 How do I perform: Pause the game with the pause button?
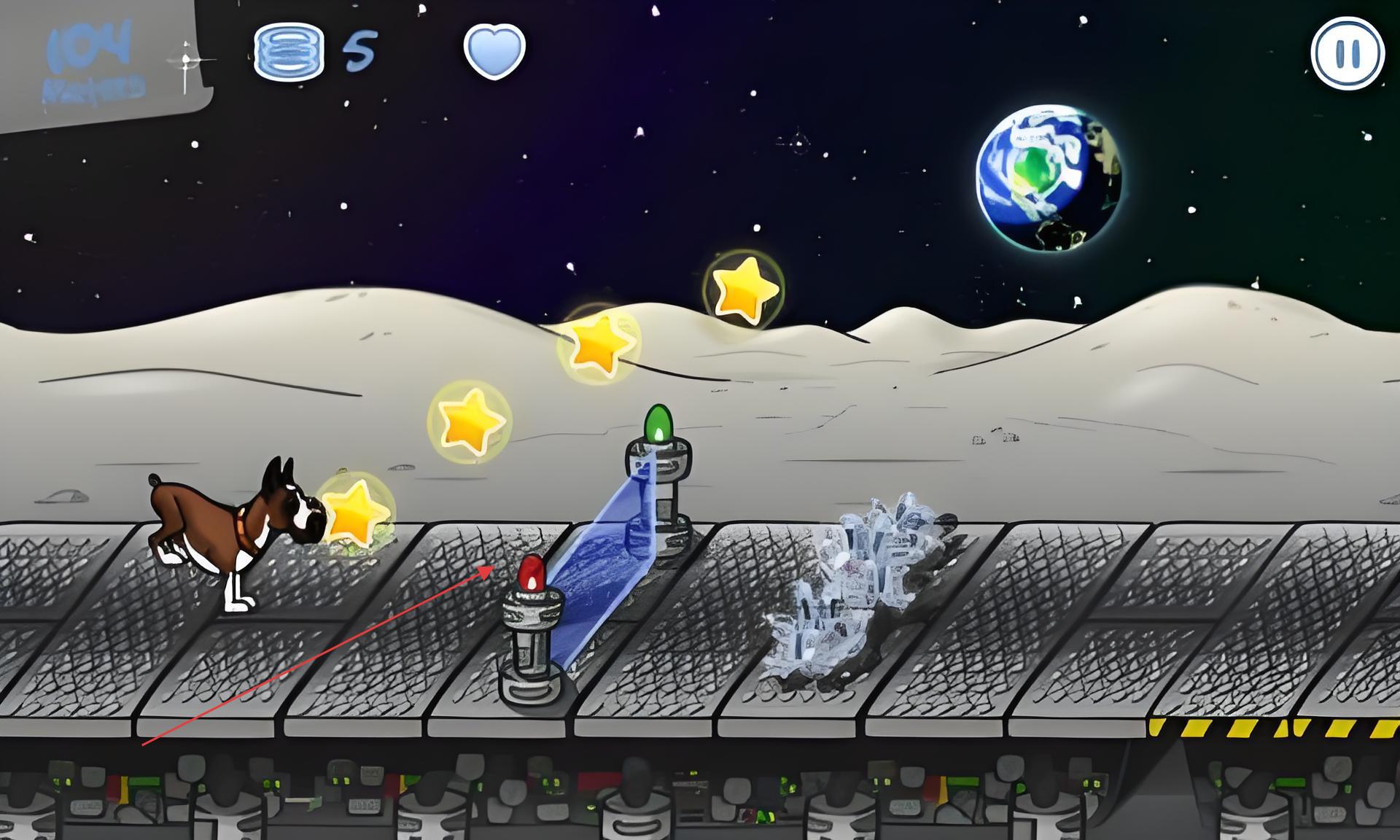pyautogui.click(x=1347, y=53)
